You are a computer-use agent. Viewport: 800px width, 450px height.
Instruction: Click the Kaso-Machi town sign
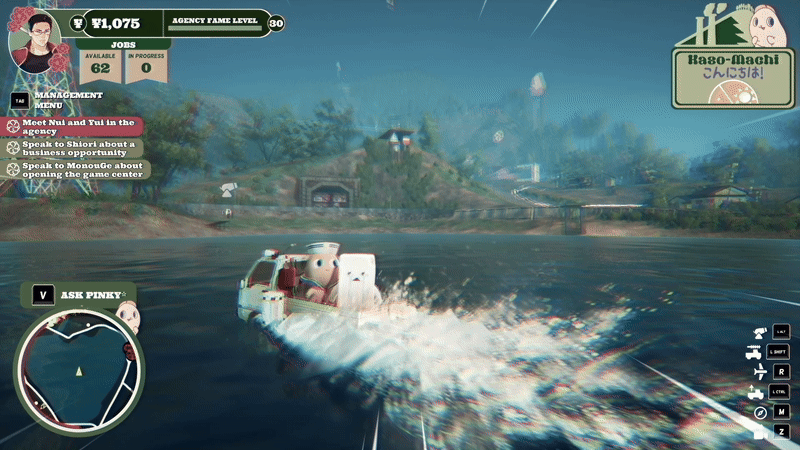[733, 65]
